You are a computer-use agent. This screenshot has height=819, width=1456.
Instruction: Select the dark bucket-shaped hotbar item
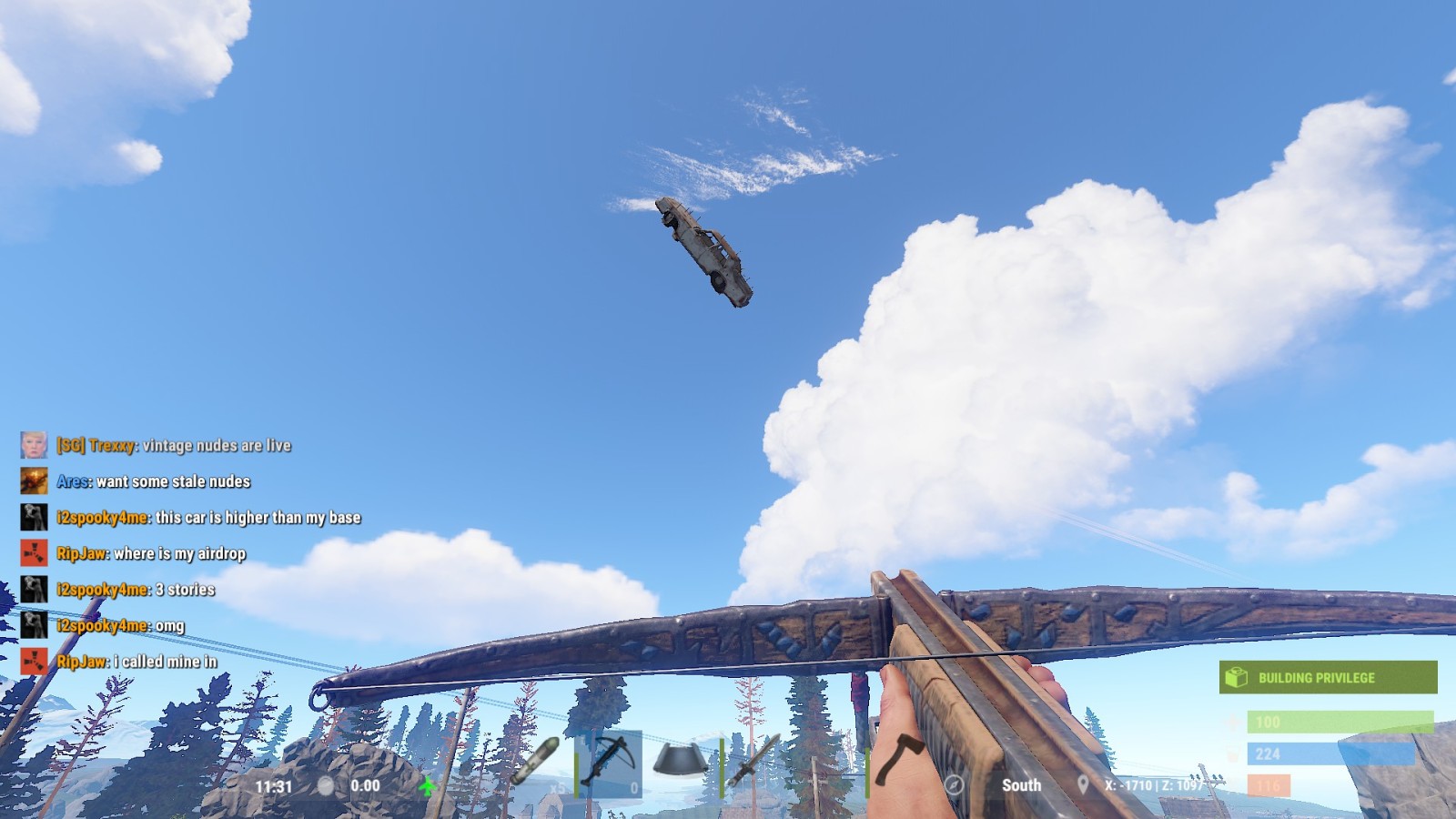click(680, 763)
